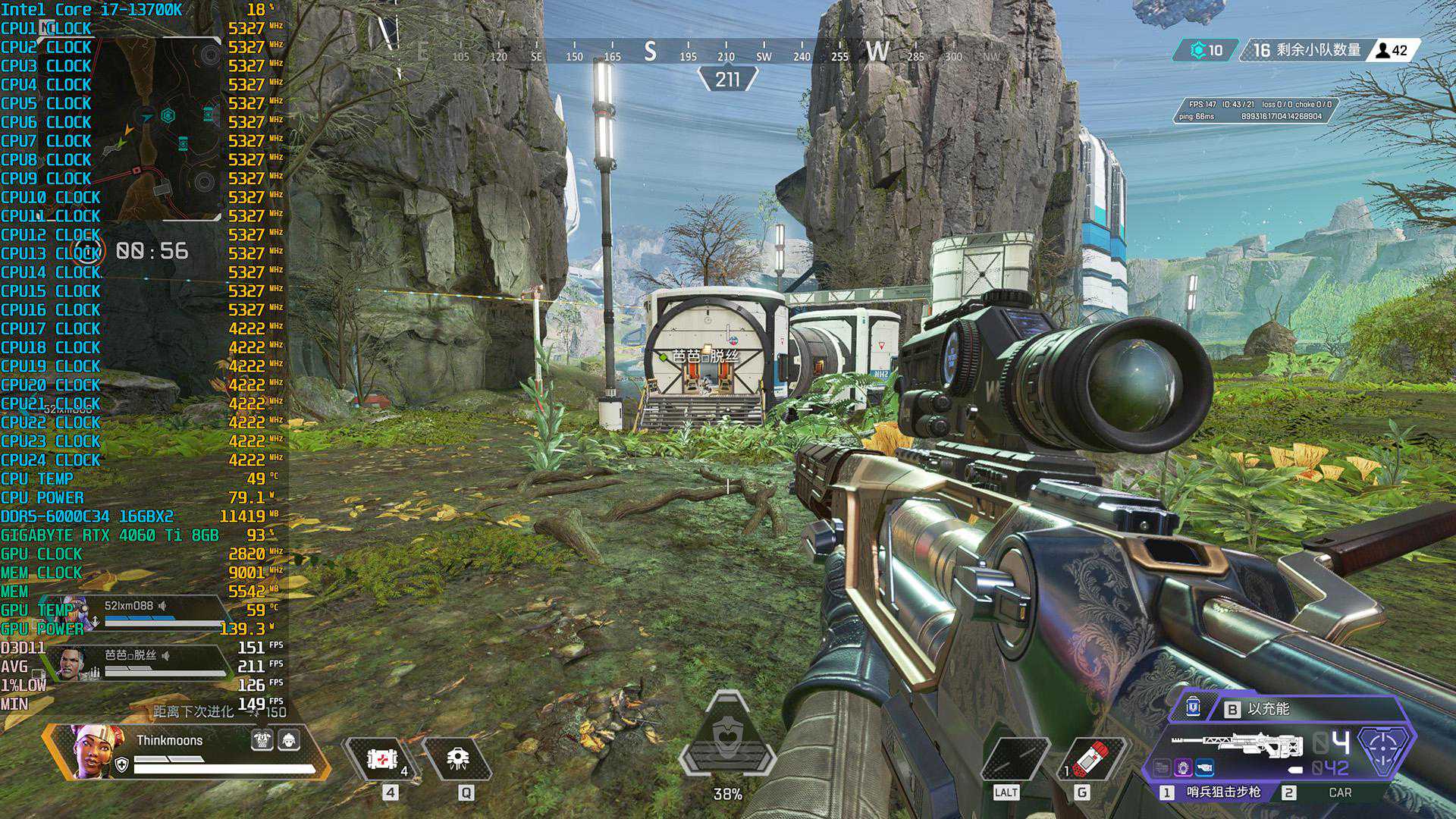This screenshot has width=1456, height=819.
Task: Select the shield cell charge icon
Action: tap(1193, 708)
